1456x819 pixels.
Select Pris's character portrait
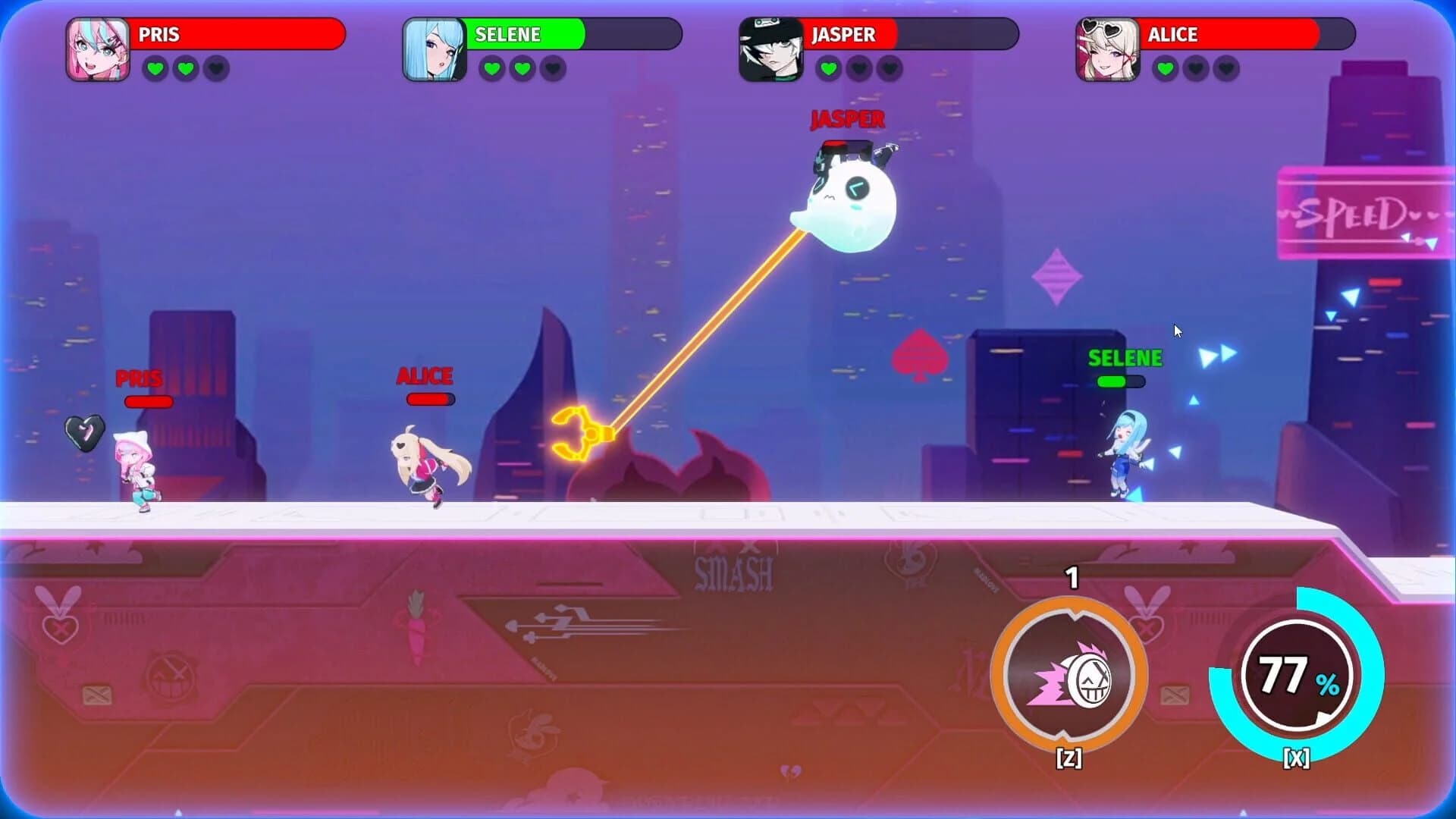click(x=98, y=47)
